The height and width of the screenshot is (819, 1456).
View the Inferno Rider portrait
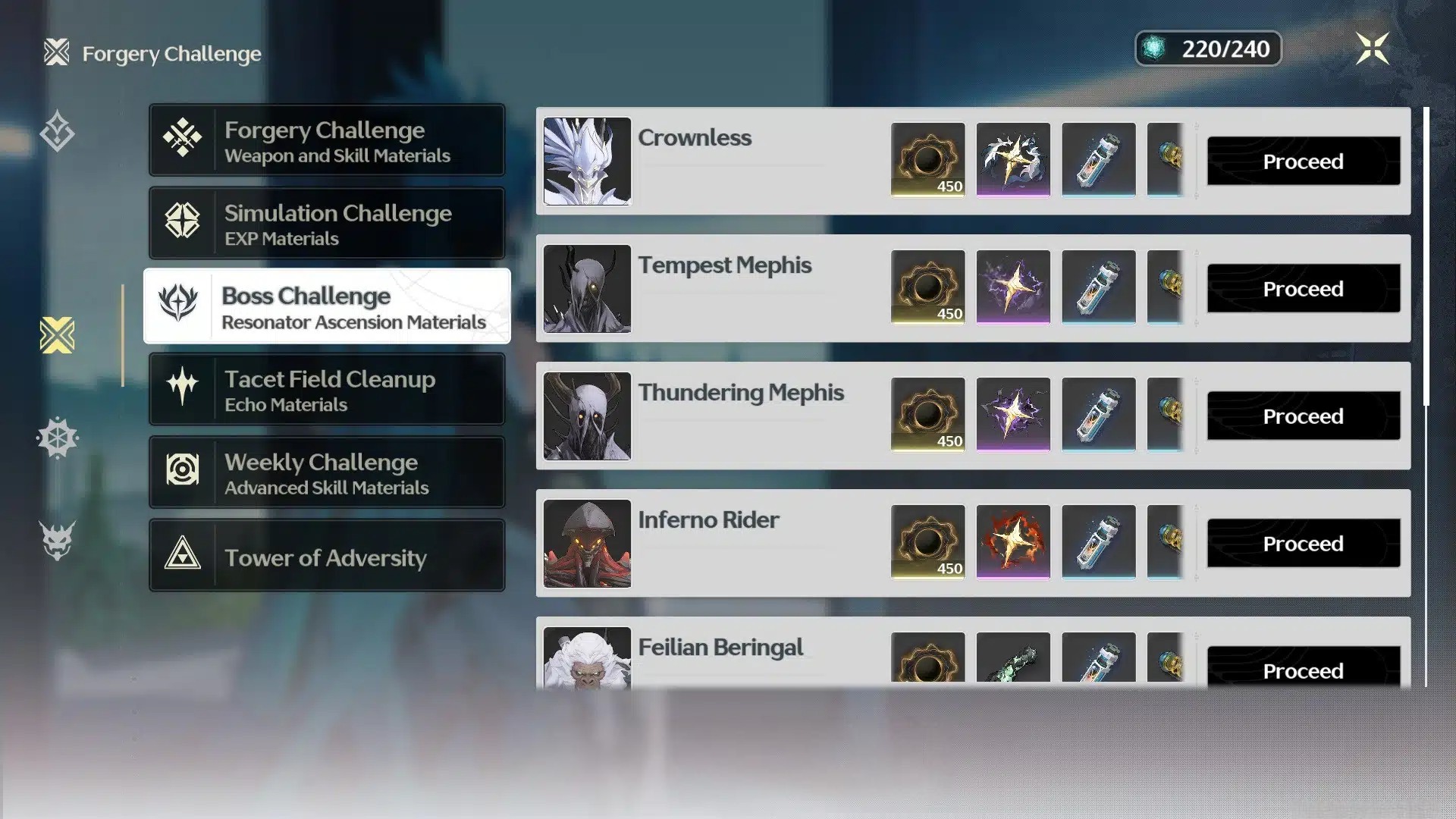tap(587, 543)
